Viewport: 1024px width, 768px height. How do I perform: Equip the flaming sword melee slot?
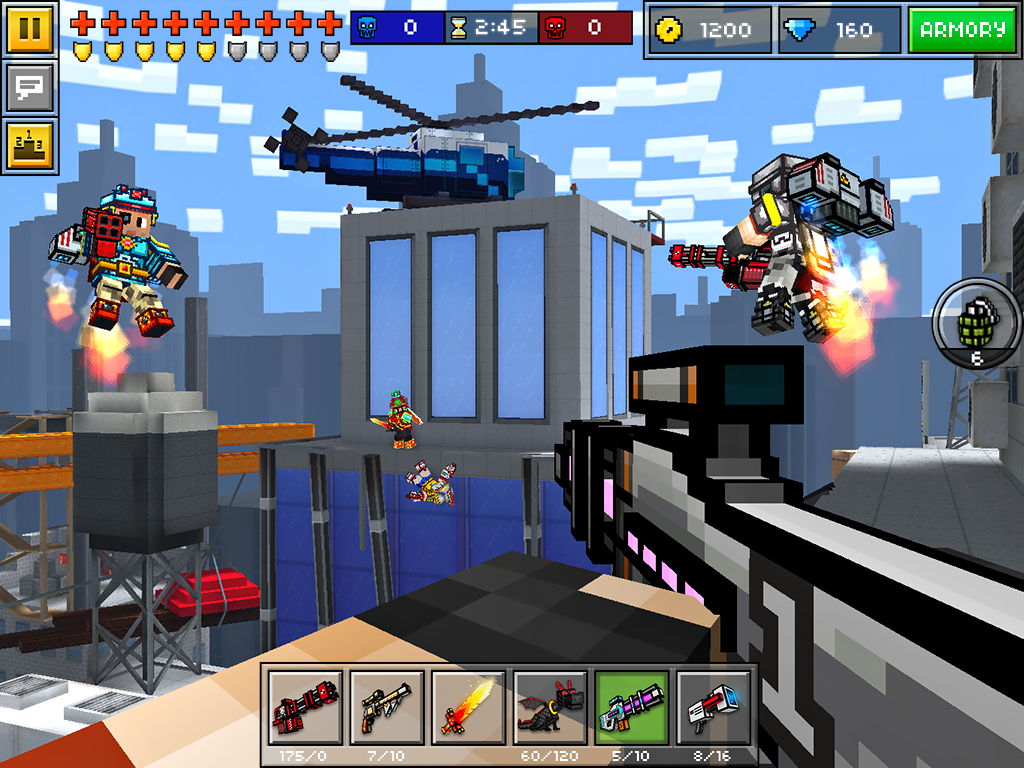tap(468, 706)
